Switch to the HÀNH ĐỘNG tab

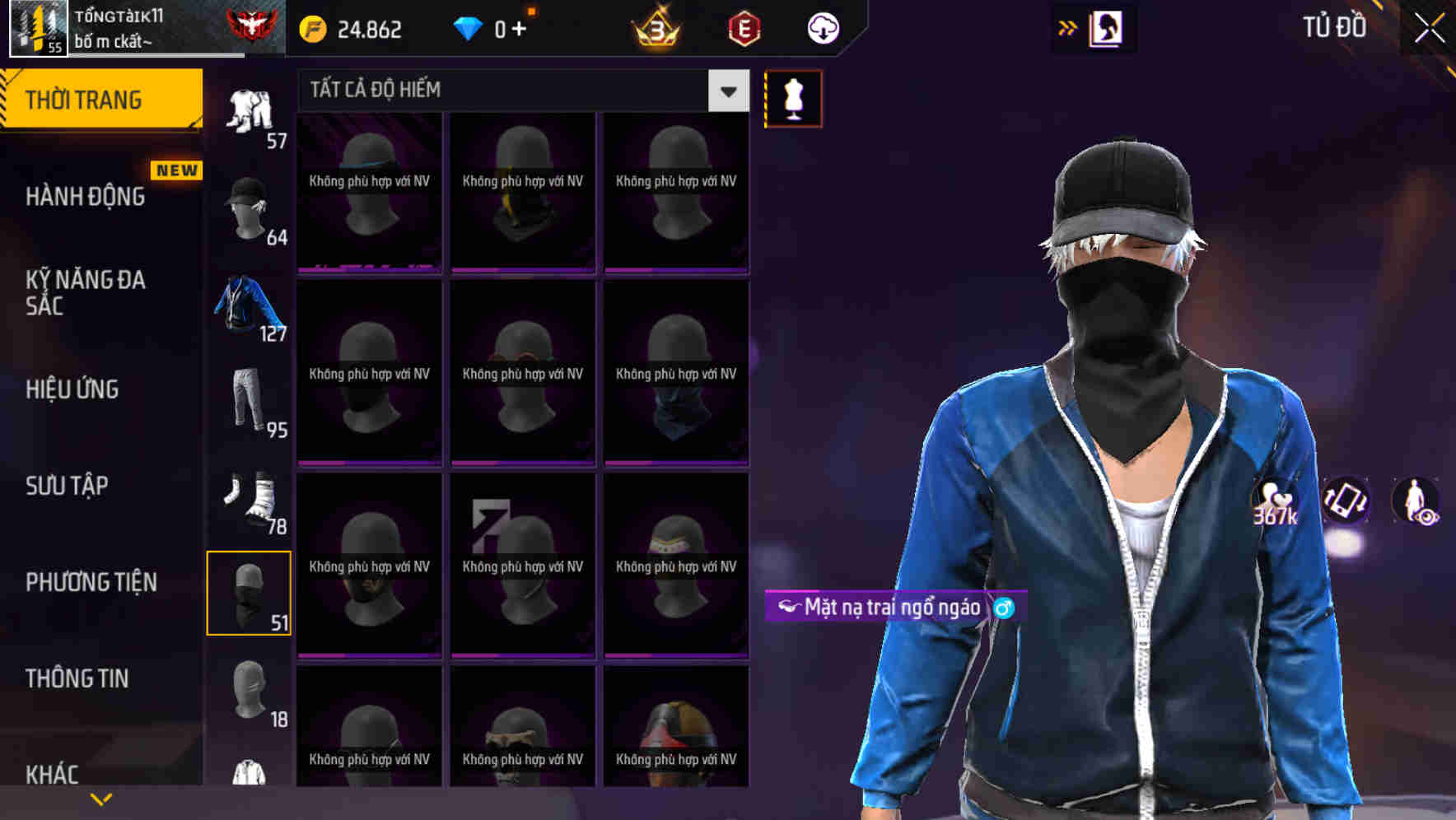pos(85,197)
